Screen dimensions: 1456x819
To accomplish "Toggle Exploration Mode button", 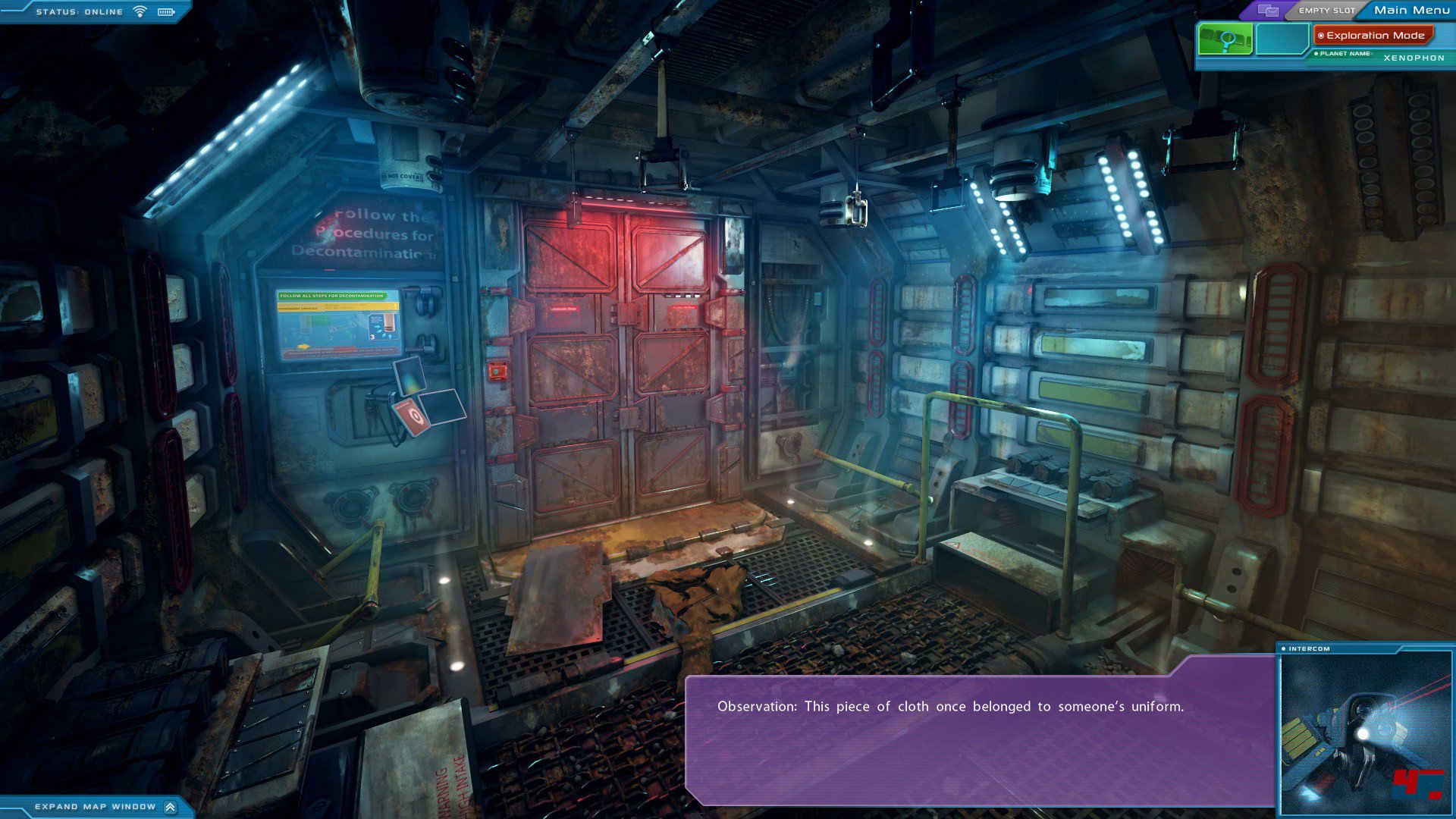I will click(x=1374, y=36).
